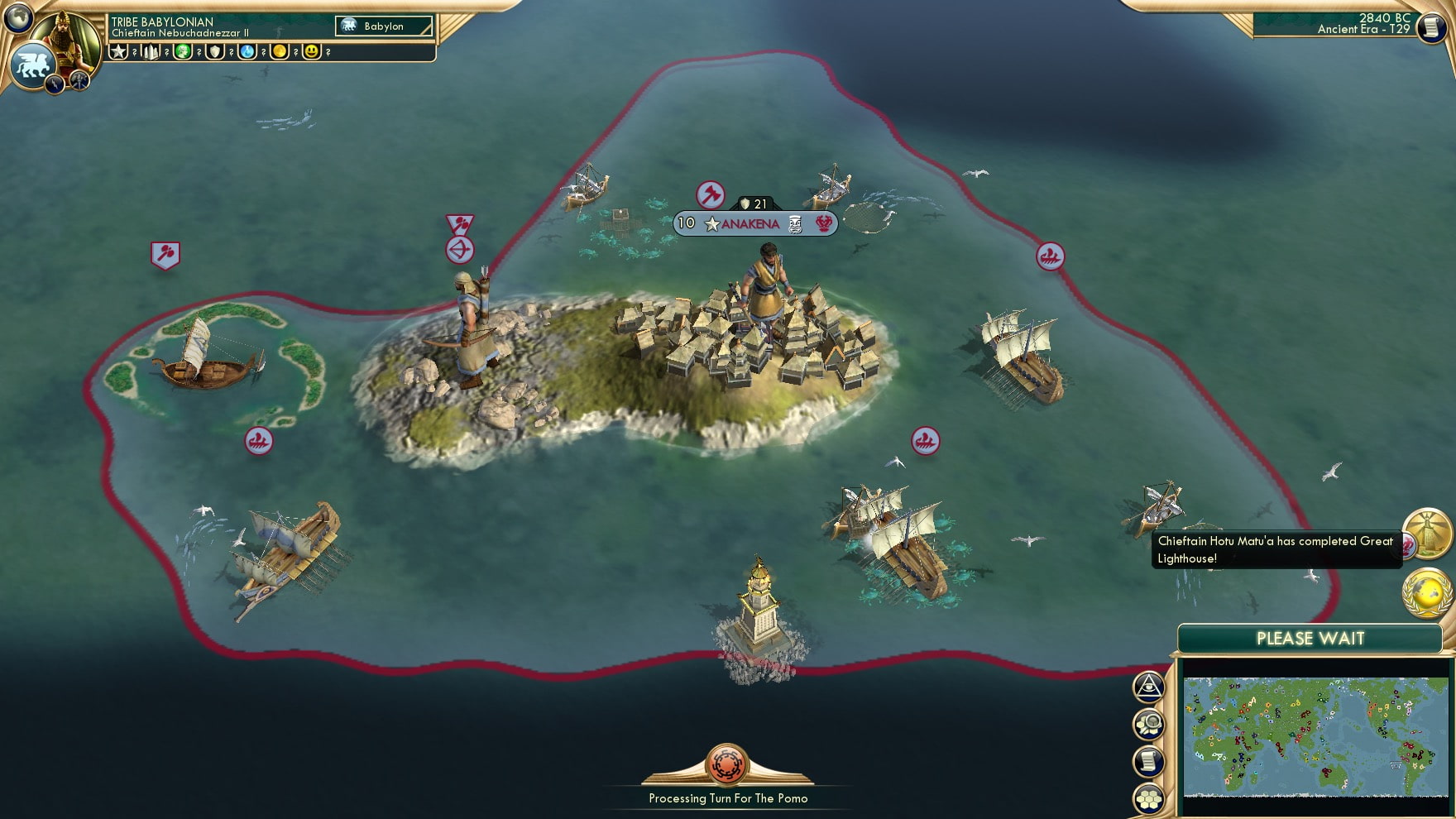
Task: Click Nebuchadnezzar's leader portrait
Action: [x=68, y=37]
